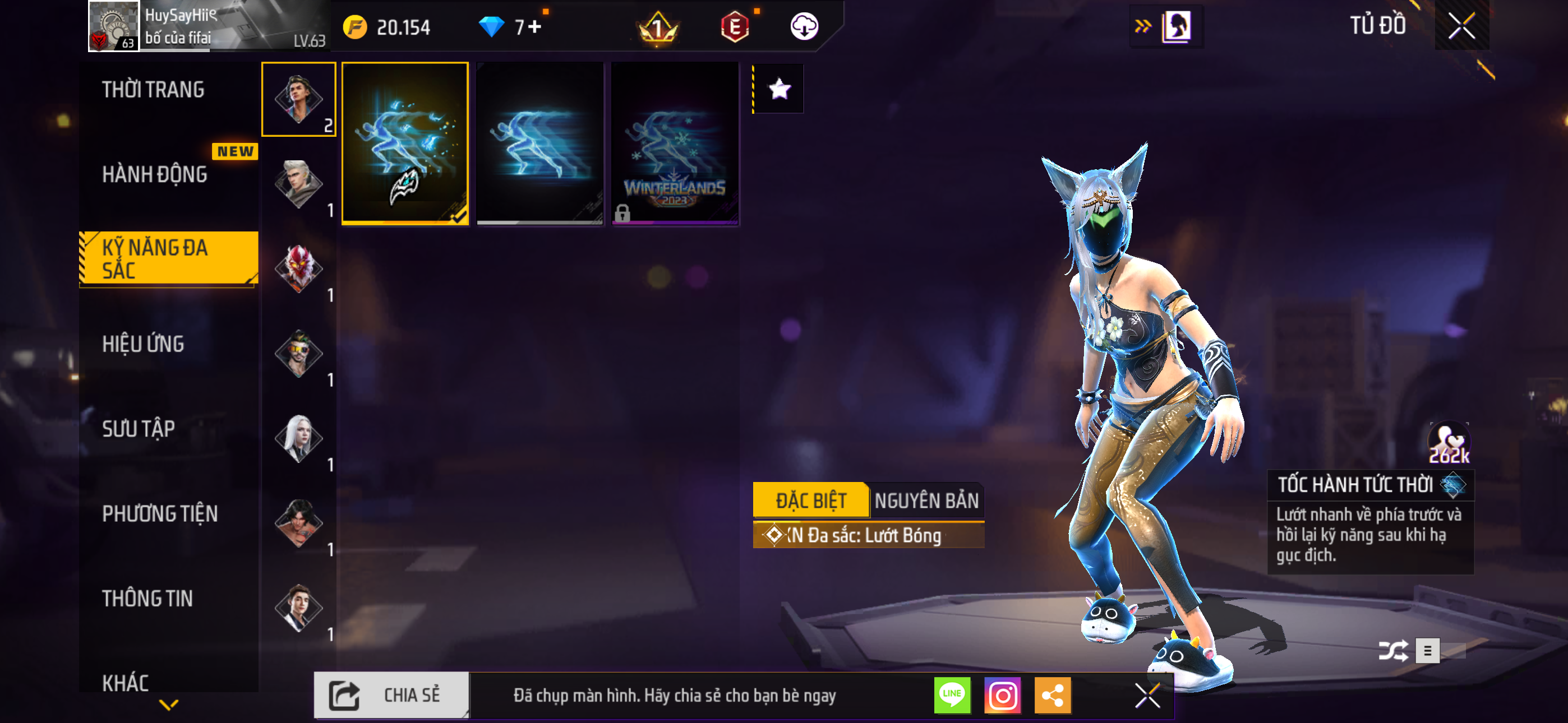The height and width of the screenshot is (723, 1568).
Task: Close the Tủ Đồ wardrobe screen
Action: coord(1461,26)
